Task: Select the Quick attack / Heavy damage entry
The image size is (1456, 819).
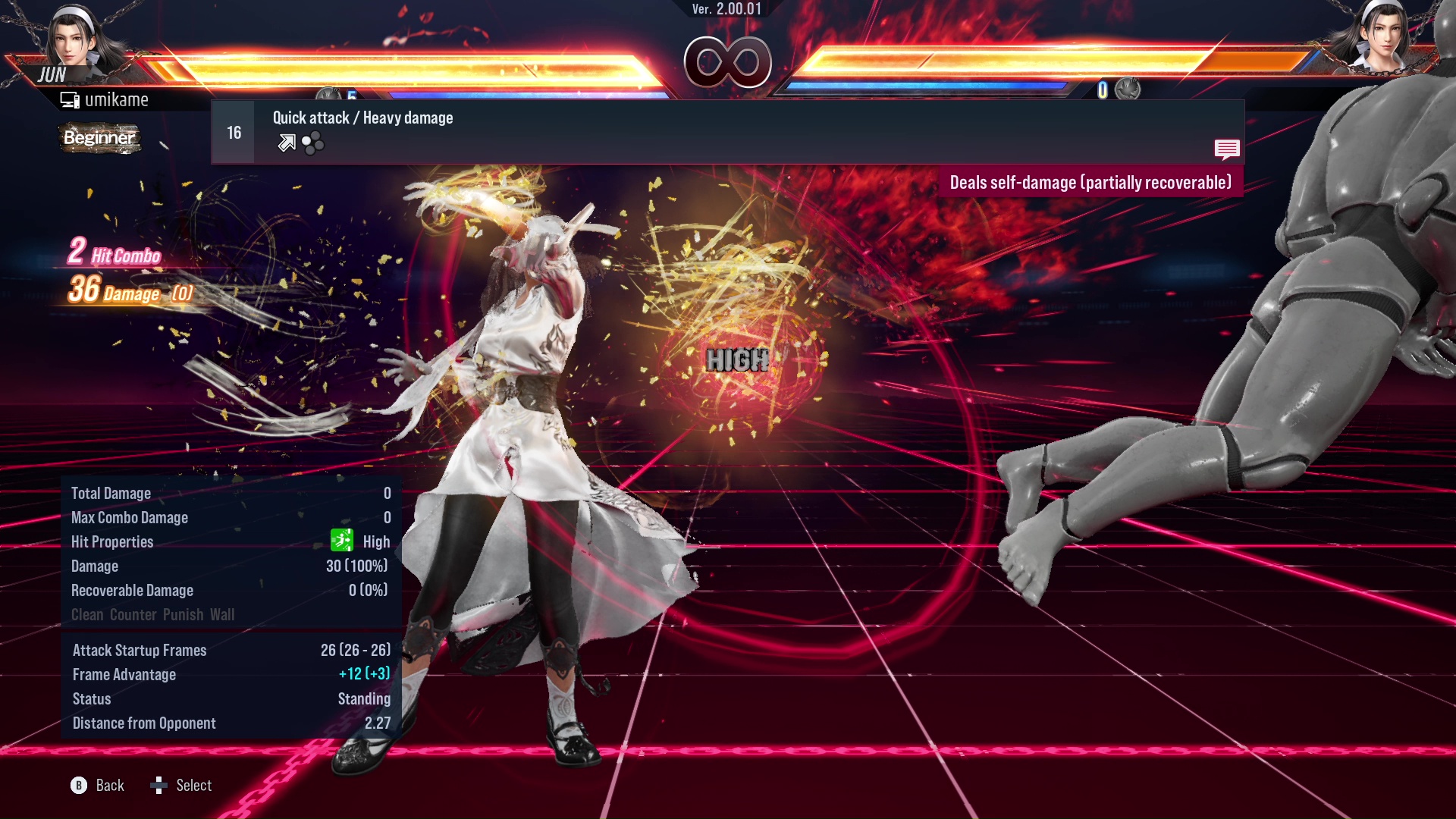Action: click(362, 118)
